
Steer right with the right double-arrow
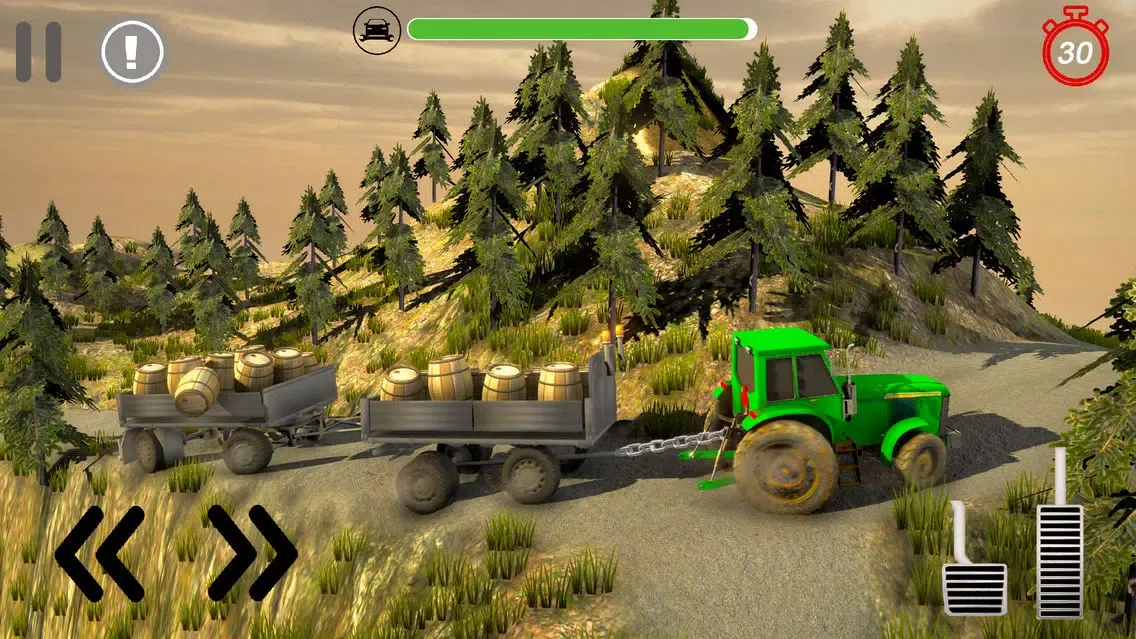pyautogui.click(x=252, y=552)
